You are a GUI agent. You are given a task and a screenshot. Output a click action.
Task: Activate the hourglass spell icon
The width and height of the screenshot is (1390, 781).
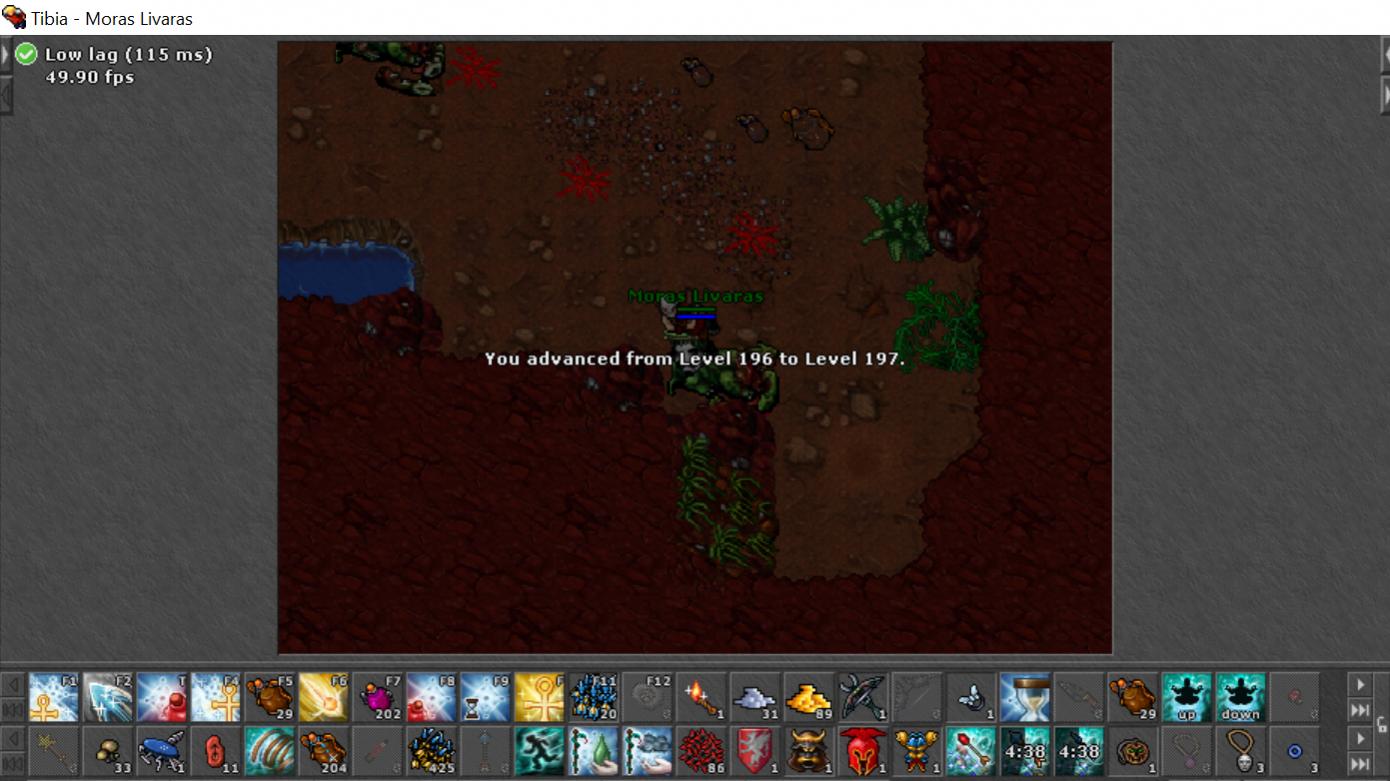(x=1025, y=697)
